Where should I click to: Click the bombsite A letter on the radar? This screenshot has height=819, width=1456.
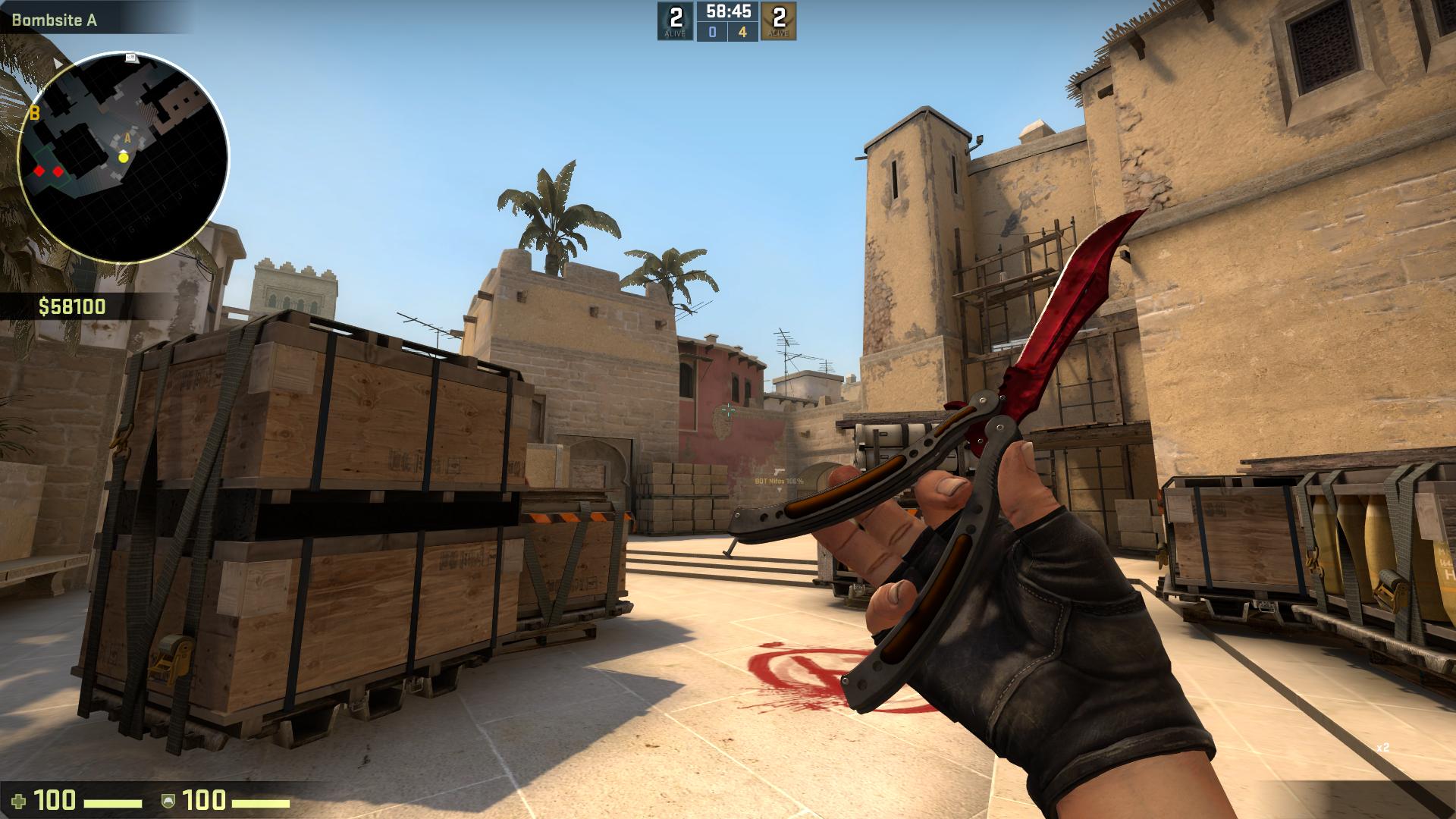tap(127, 140)
